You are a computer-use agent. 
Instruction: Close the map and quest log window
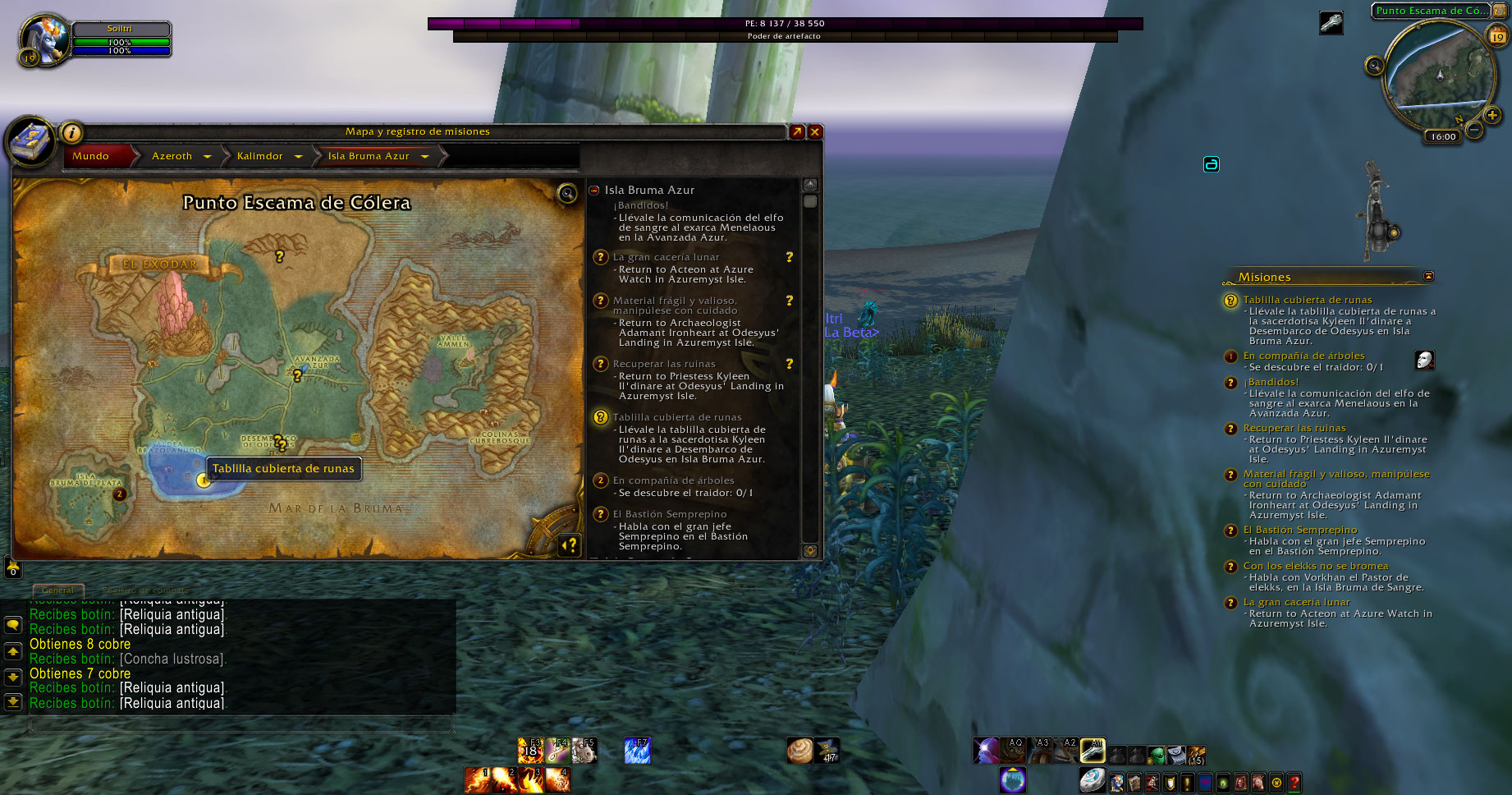click(x=815, y=131)
